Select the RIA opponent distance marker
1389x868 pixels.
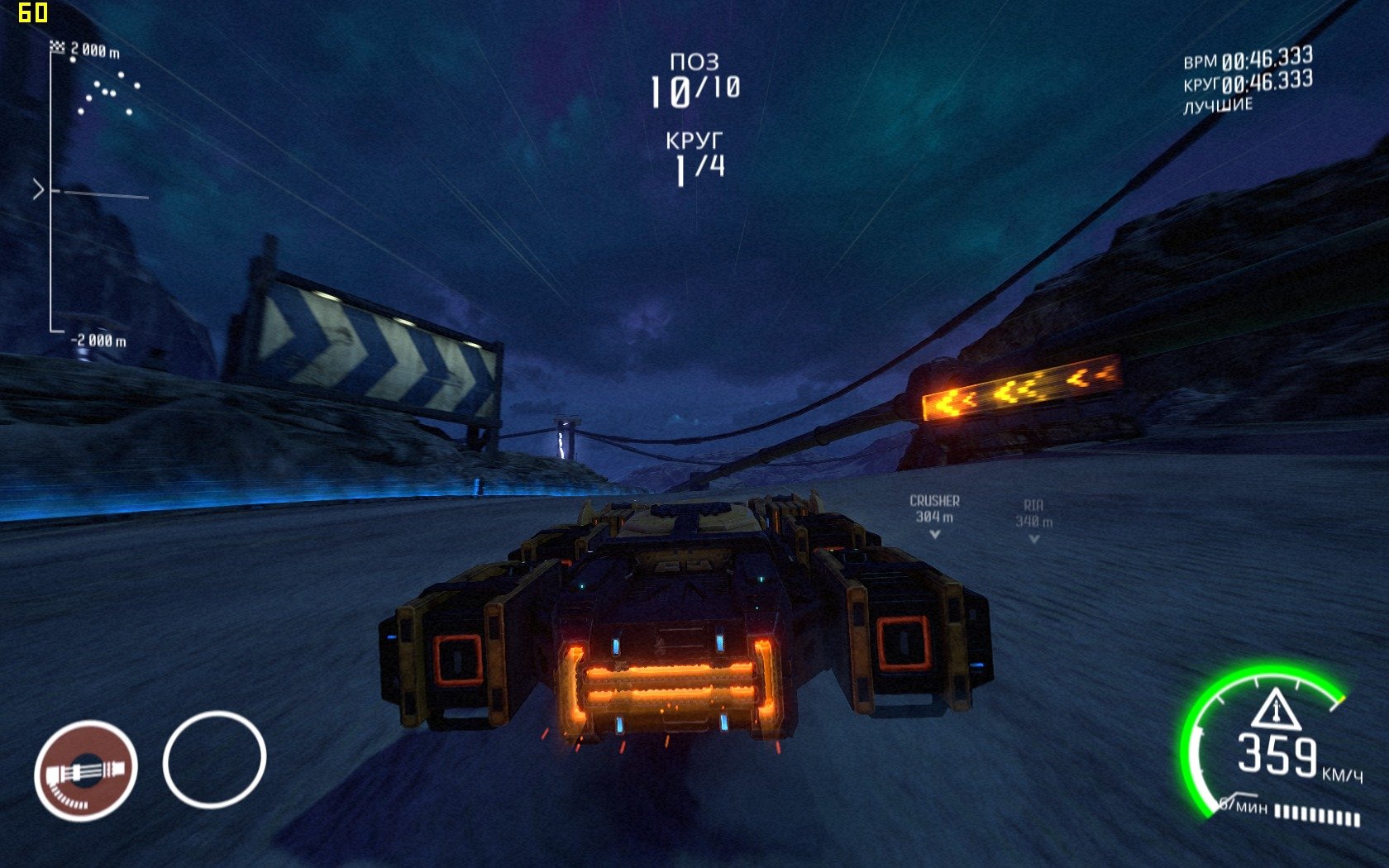pyautogui.click(x=1033, y=521)
